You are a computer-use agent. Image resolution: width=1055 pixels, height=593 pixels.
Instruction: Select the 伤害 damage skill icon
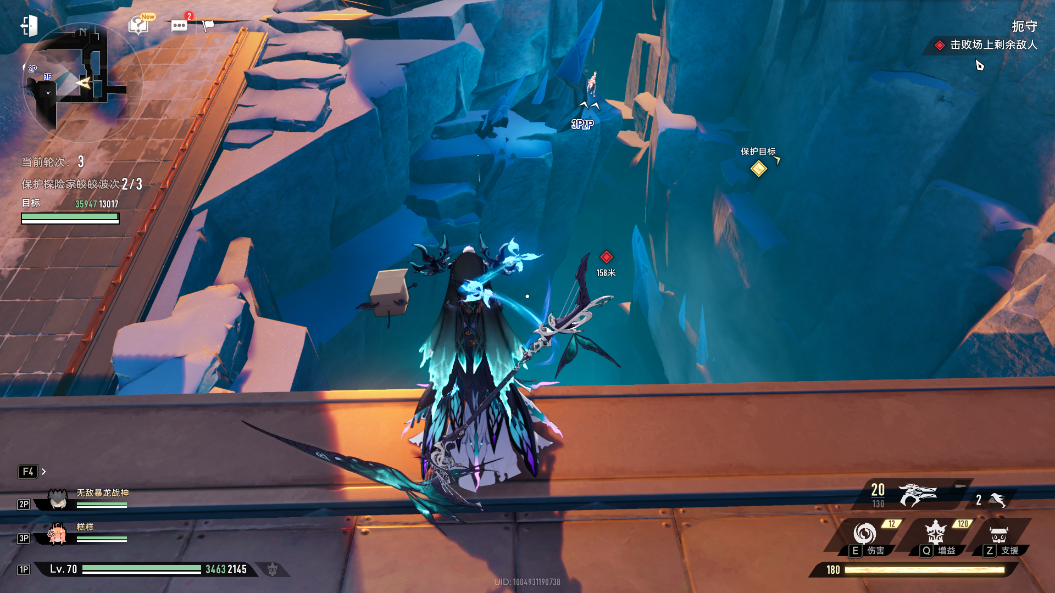tap(865, 533)
